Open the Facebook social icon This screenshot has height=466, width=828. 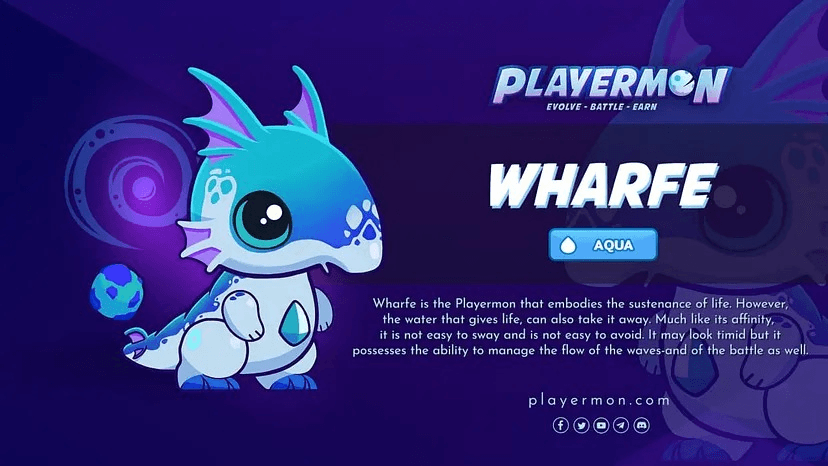coord(560,425)
